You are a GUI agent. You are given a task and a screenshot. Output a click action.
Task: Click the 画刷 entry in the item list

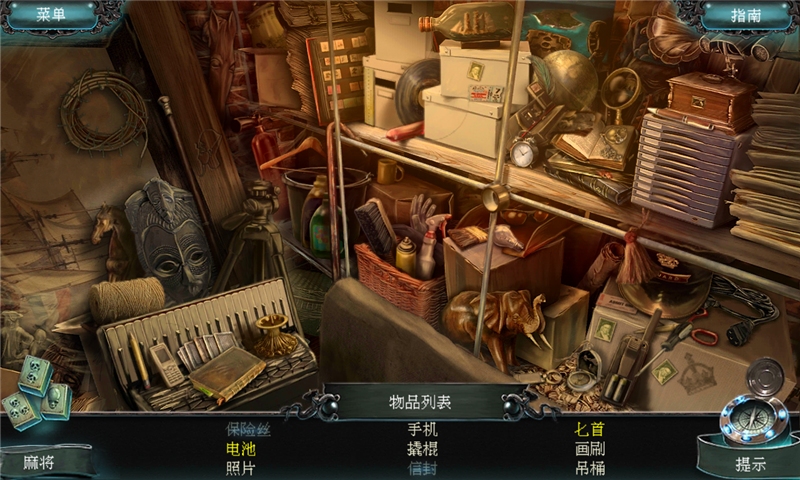589,449
